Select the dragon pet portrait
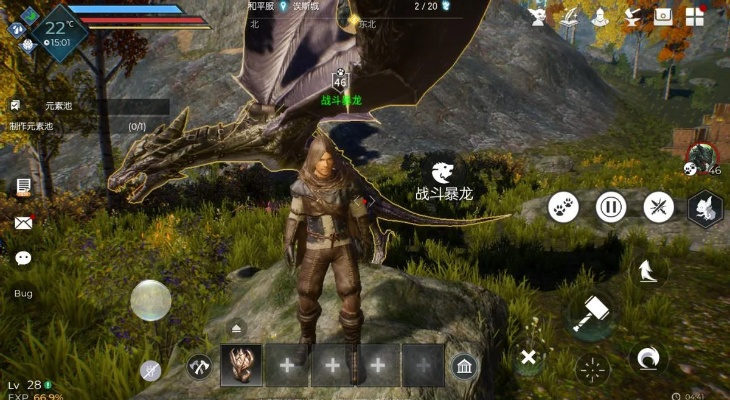730x400 pixels. (702, 155)
